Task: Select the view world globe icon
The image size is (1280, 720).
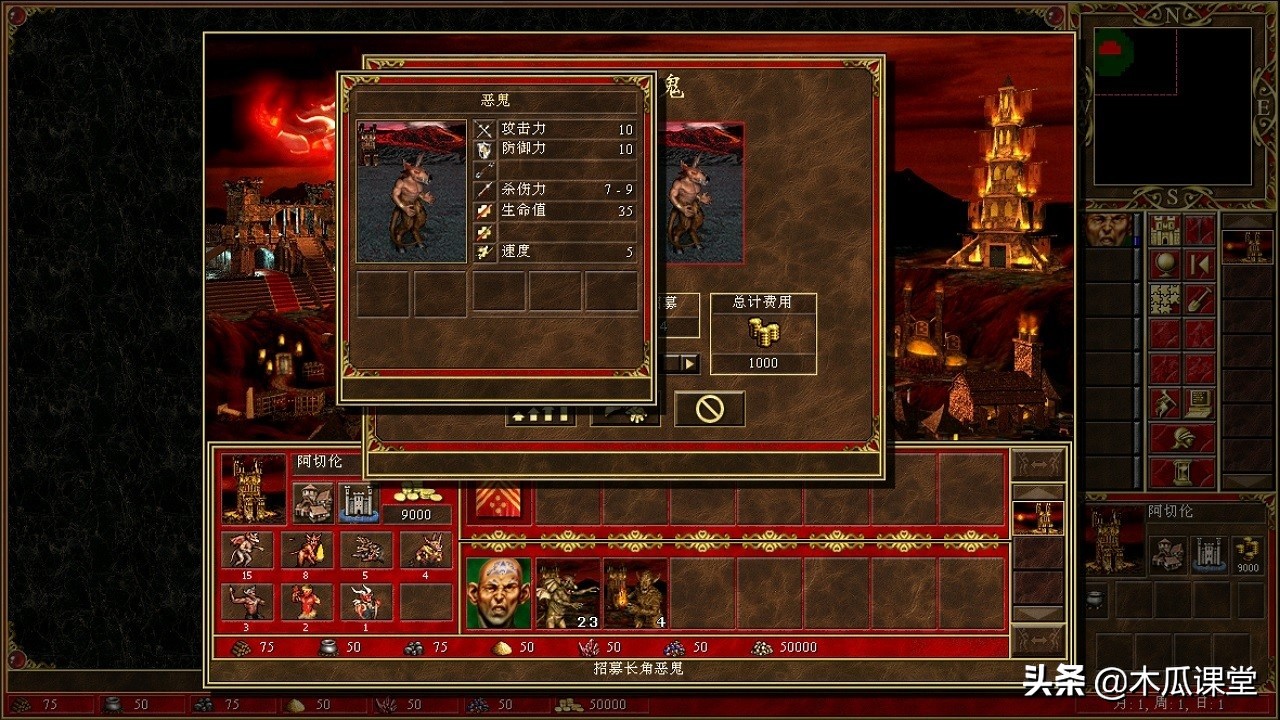Action: pyautogui.click(x=1164, y=265)
